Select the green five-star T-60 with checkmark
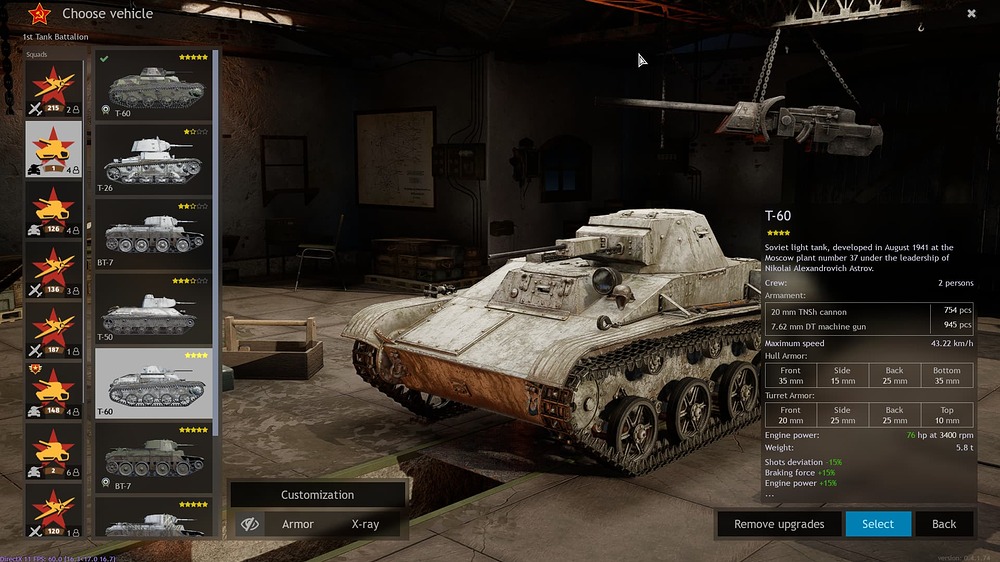Image resolution: width=1000 pixels, height=562 pixels. [154, 86]
